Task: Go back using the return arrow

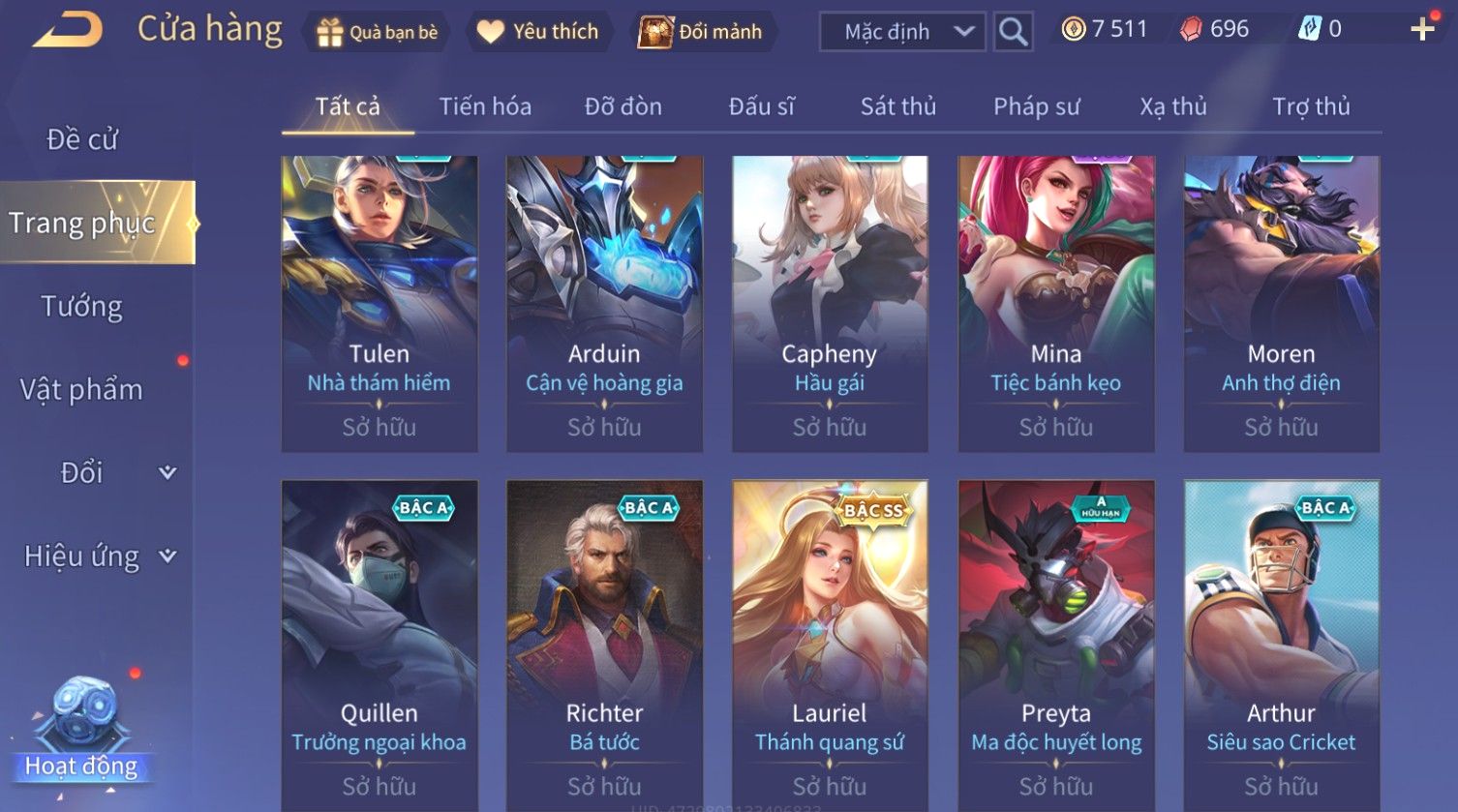Action: click(68, 31)
